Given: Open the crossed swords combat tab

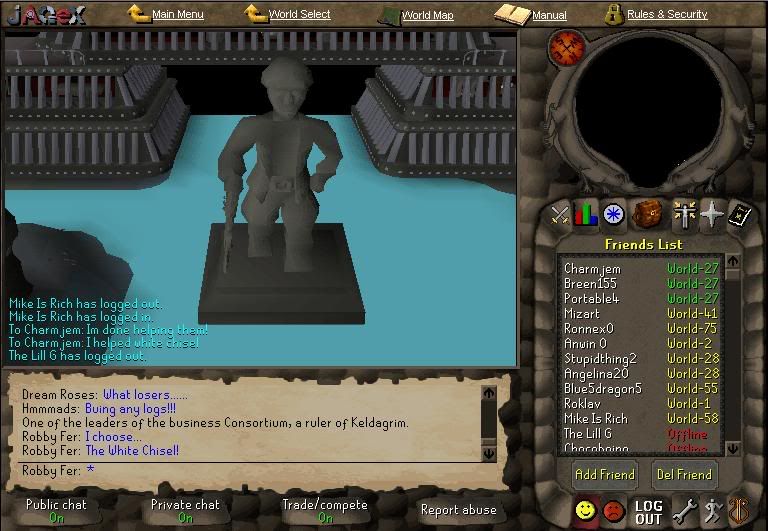Looking at the screenshot, I should point(560,214).
